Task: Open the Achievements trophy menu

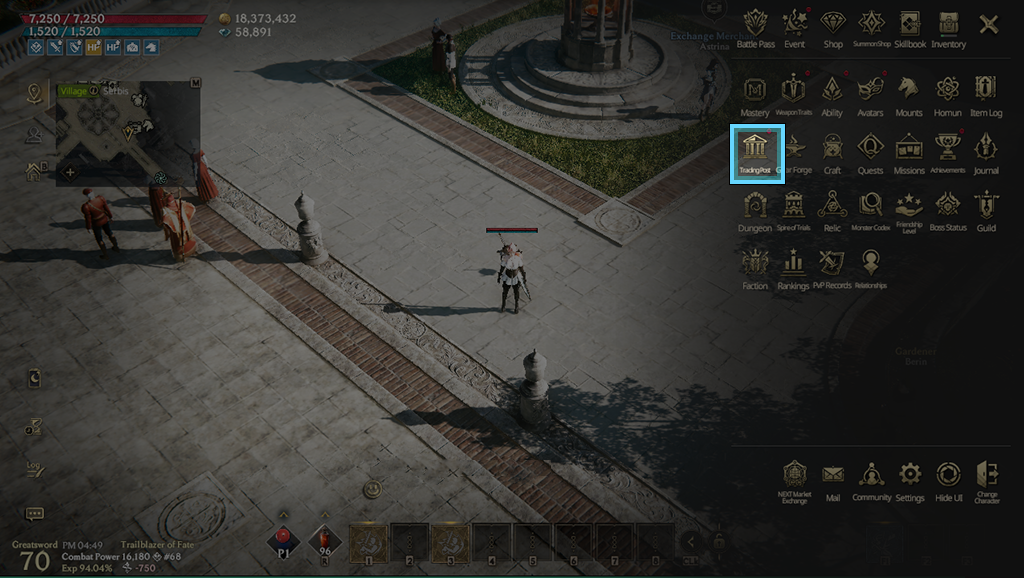Action: click(x=948, y=151)
